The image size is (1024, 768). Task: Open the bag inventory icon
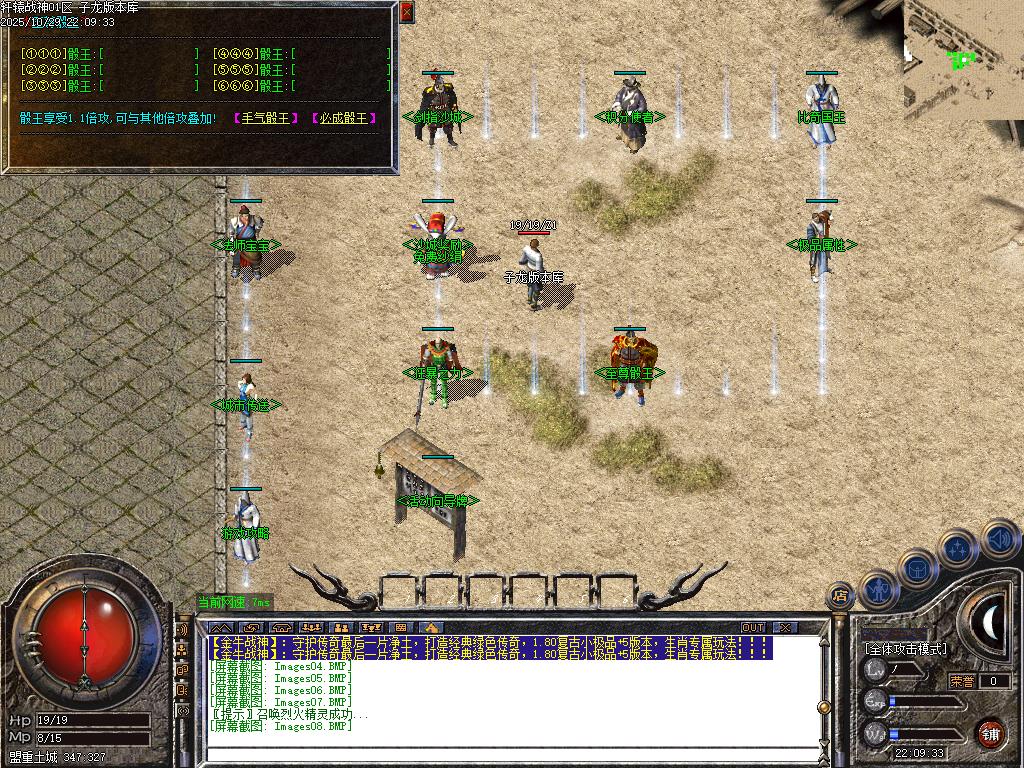tap(918, 568)
